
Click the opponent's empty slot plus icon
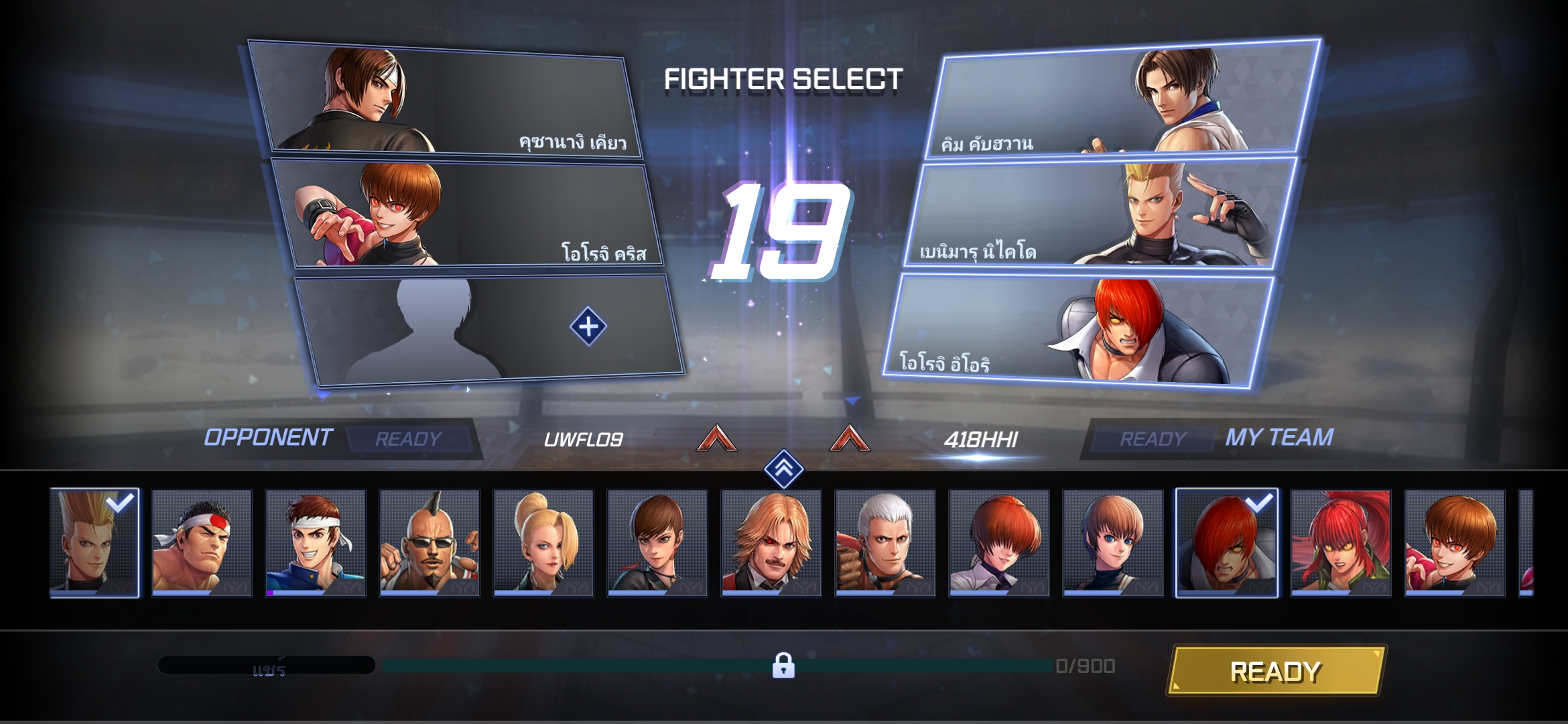pos(588,327)
